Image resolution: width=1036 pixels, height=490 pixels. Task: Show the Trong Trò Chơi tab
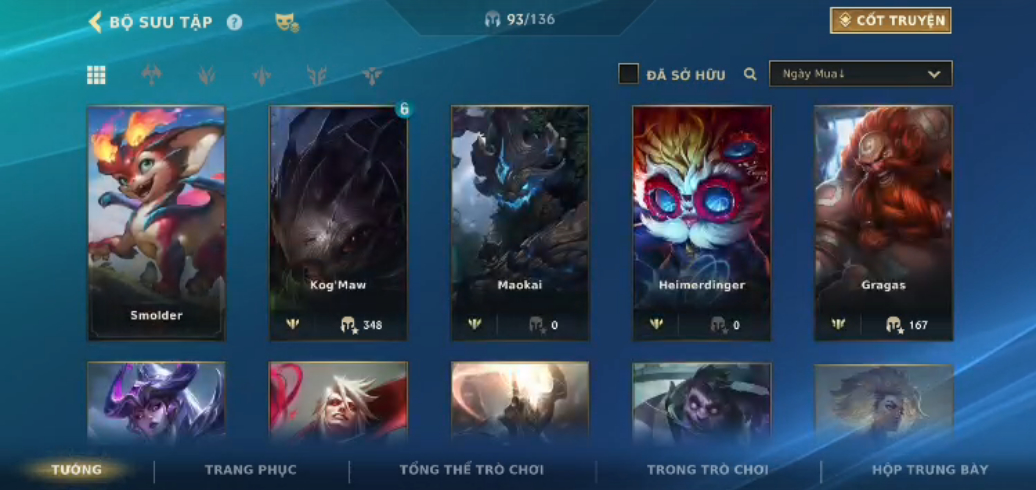click(x=708, y=470)
